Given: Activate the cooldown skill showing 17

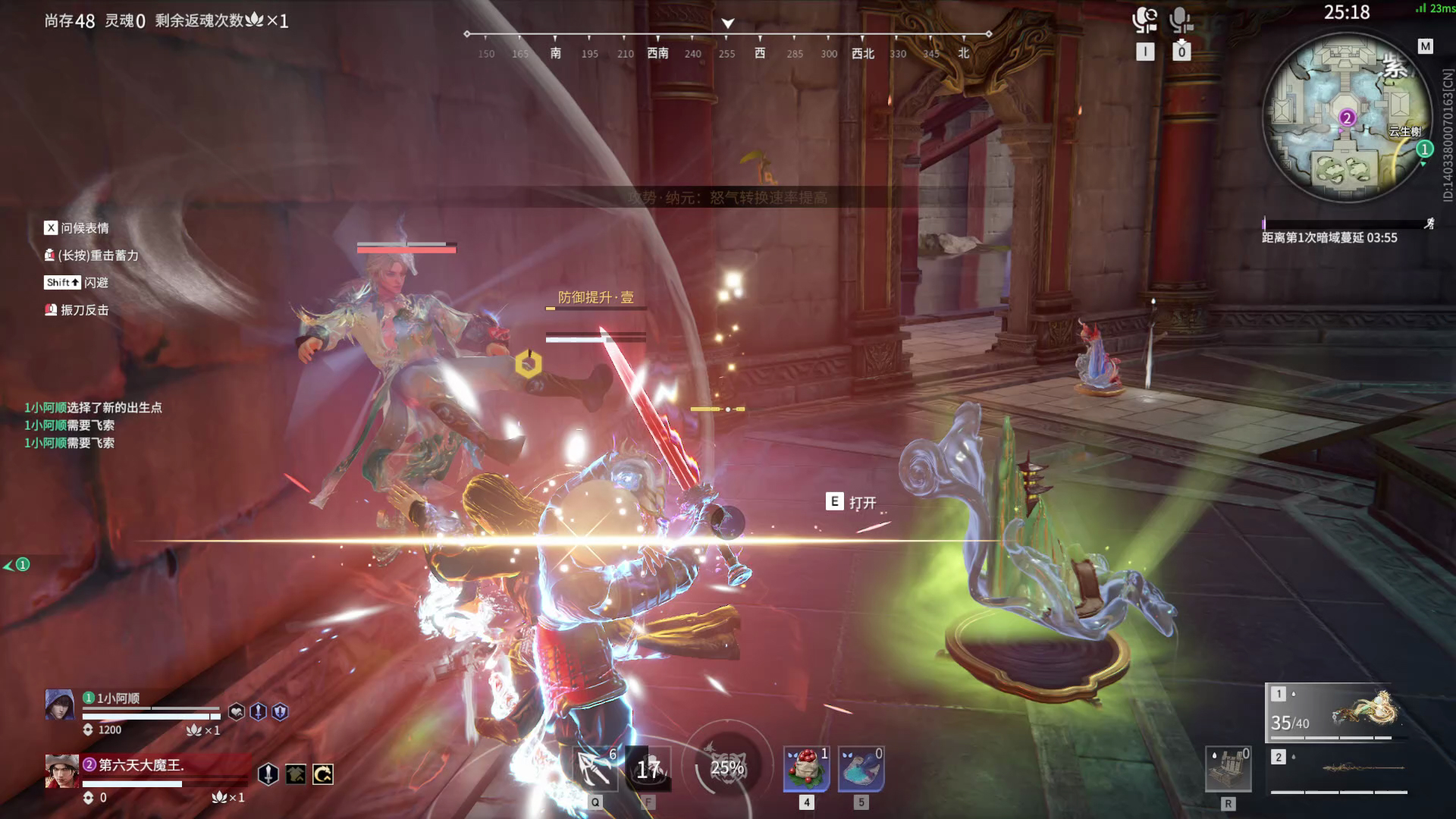Looking at the screenshot, I should 648,769.
